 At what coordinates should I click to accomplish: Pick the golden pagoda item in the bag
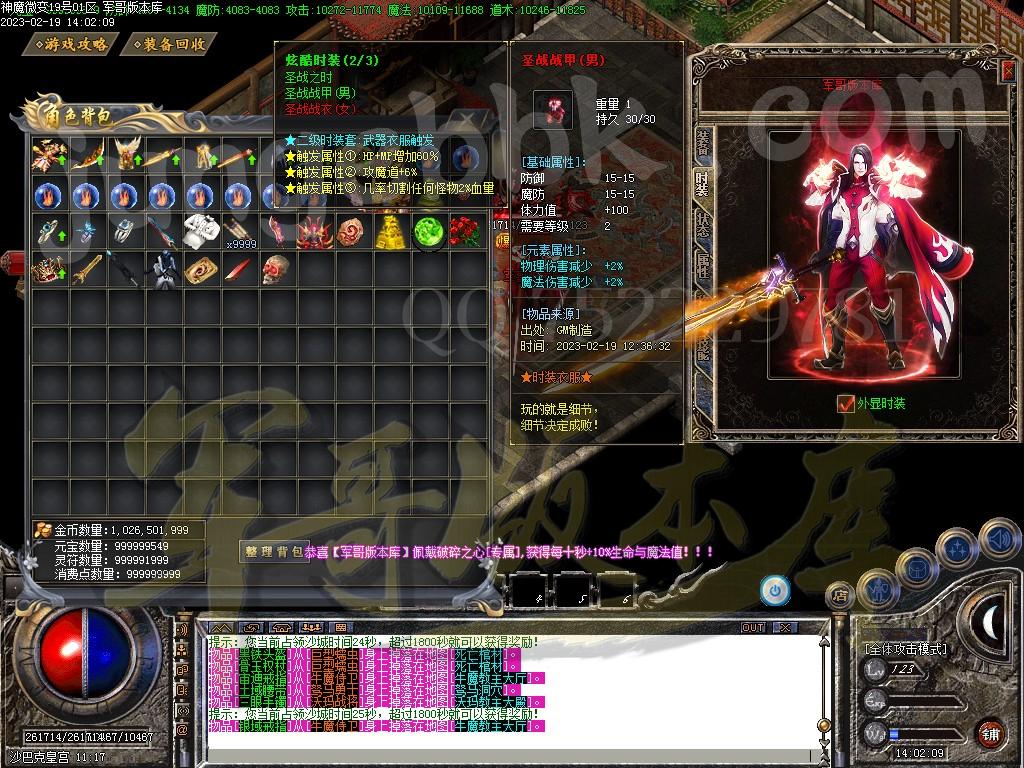tap(389, 232)
